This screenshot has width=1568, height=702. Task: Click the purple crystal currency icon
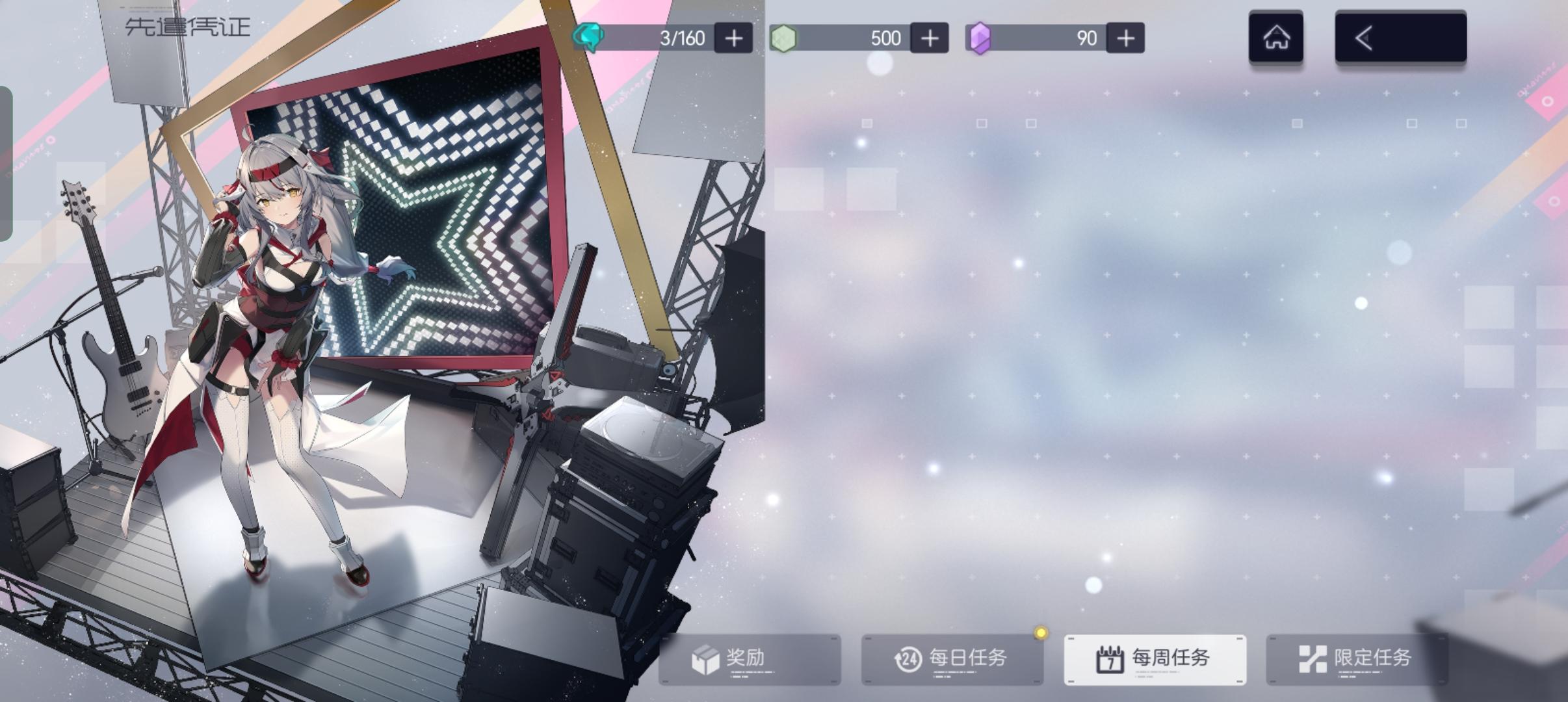pyautogui.click(x=982, y=37)
